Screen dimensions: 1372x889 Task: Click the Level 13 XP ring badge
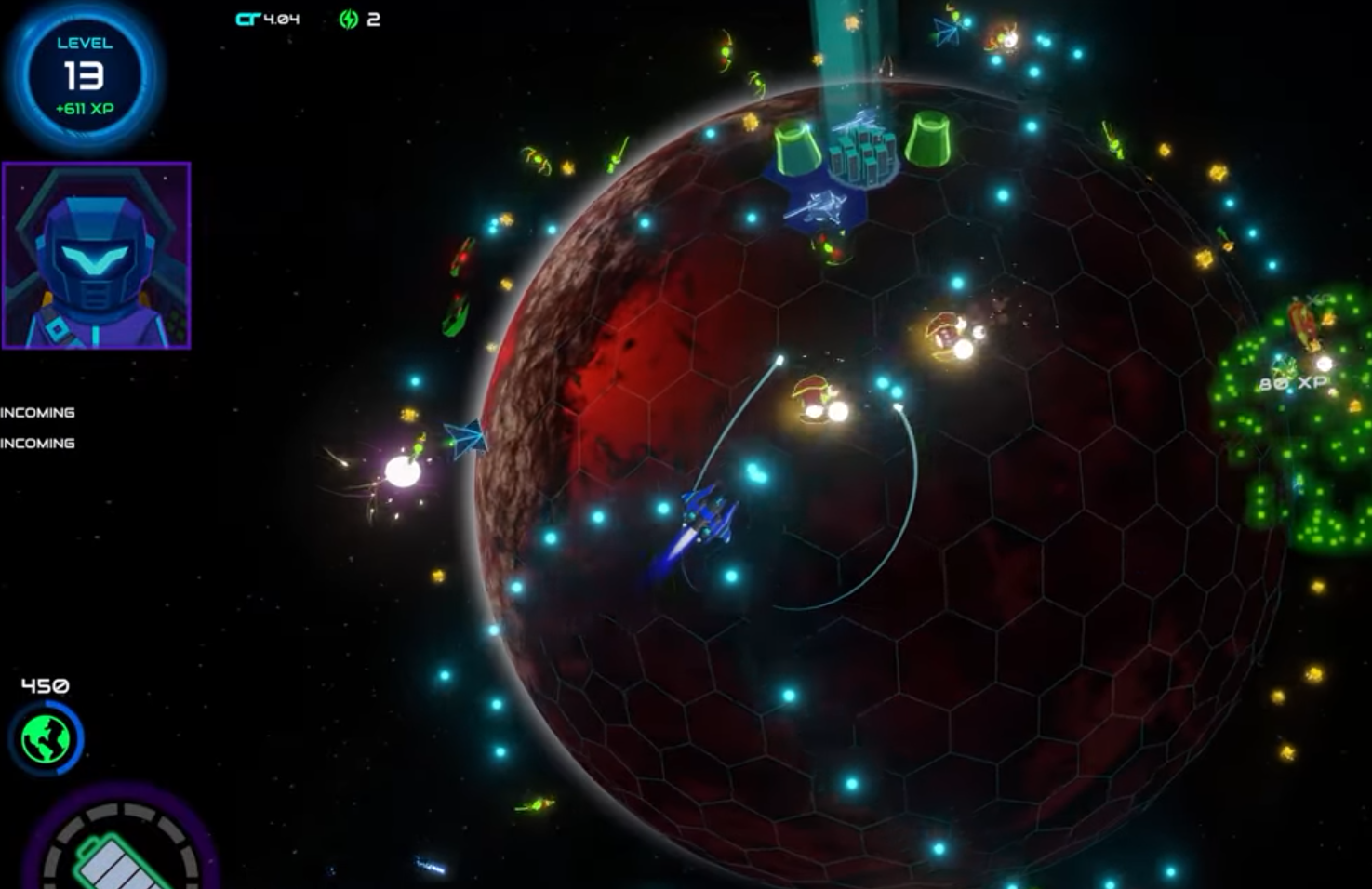click(84, 76)
